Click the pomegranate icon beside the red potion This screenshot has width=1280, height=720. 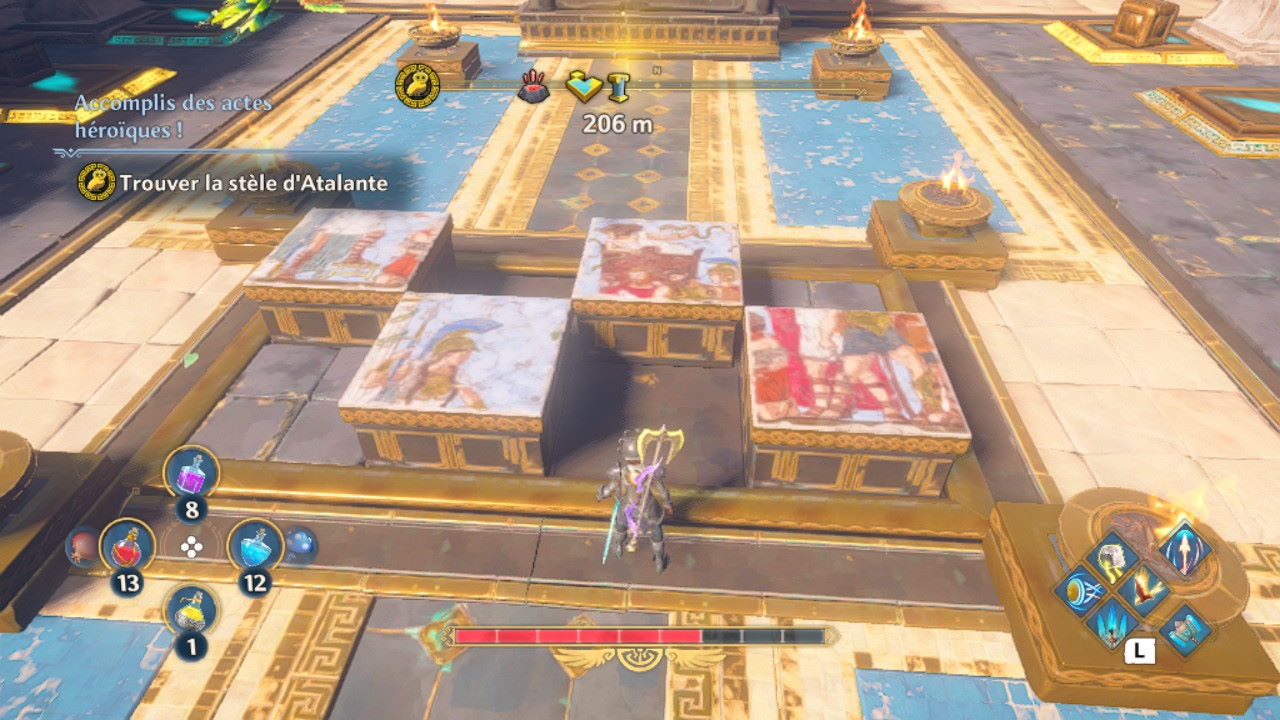pyautogui.click(x=81, y=546)
